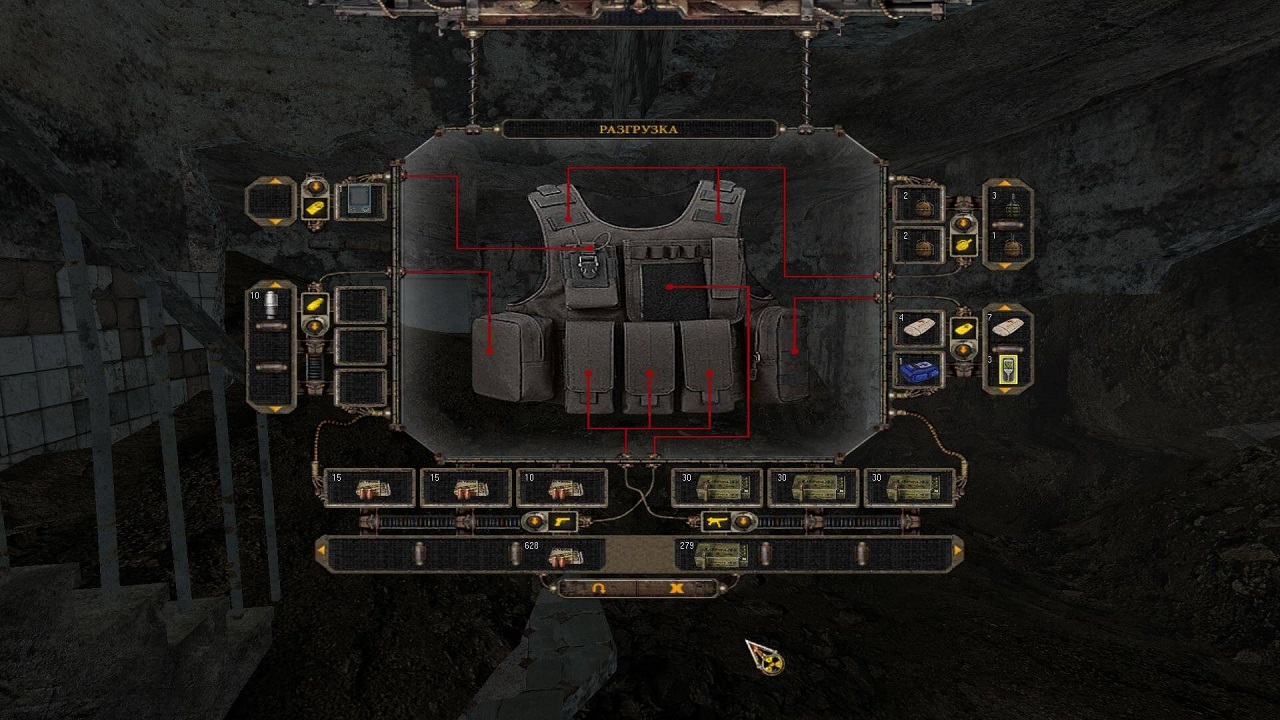The image size is (1280, 720).
Task: Click the yellow category icon beside the PDA
Action: click(316, 209)
